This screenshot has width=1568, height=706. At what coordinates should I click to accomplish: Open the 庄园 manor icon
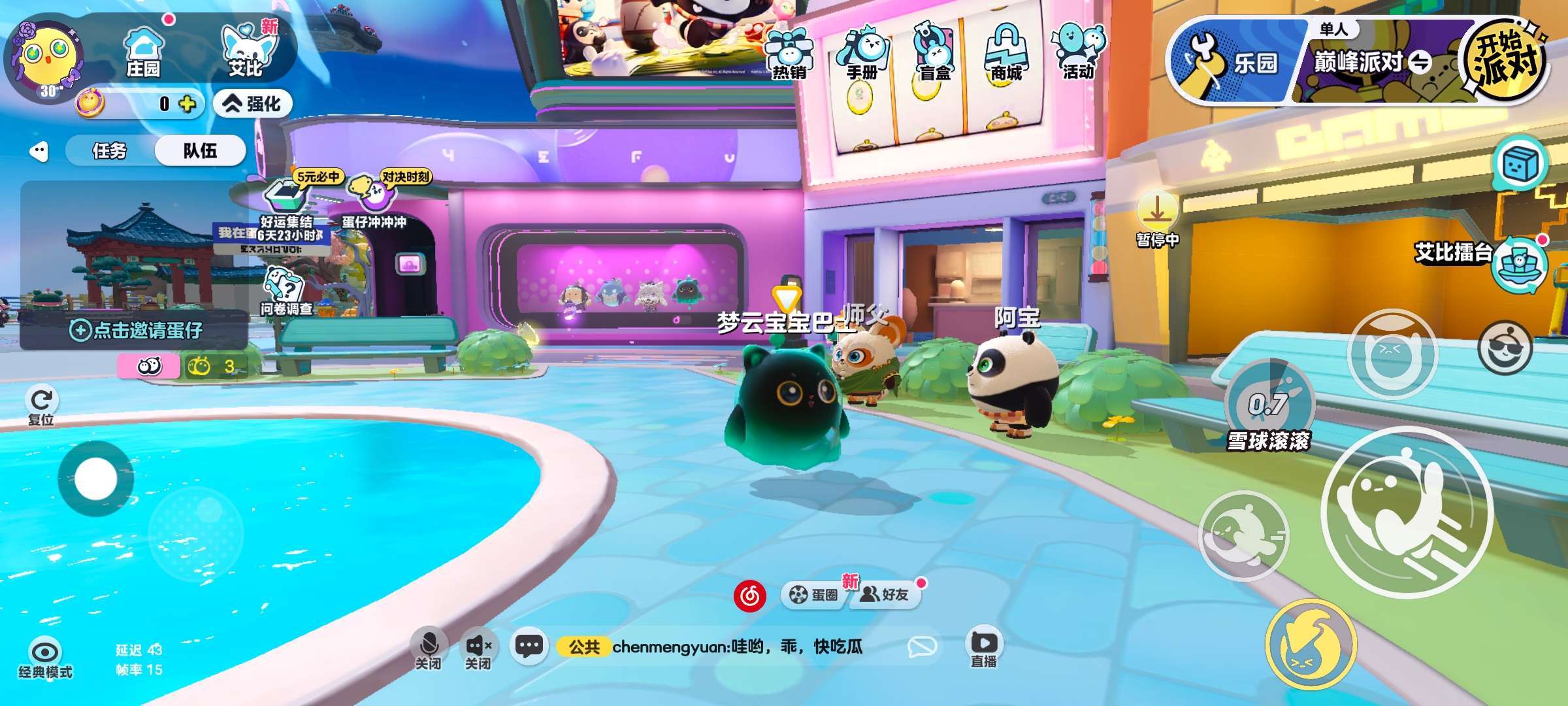(x=143, y=51)
